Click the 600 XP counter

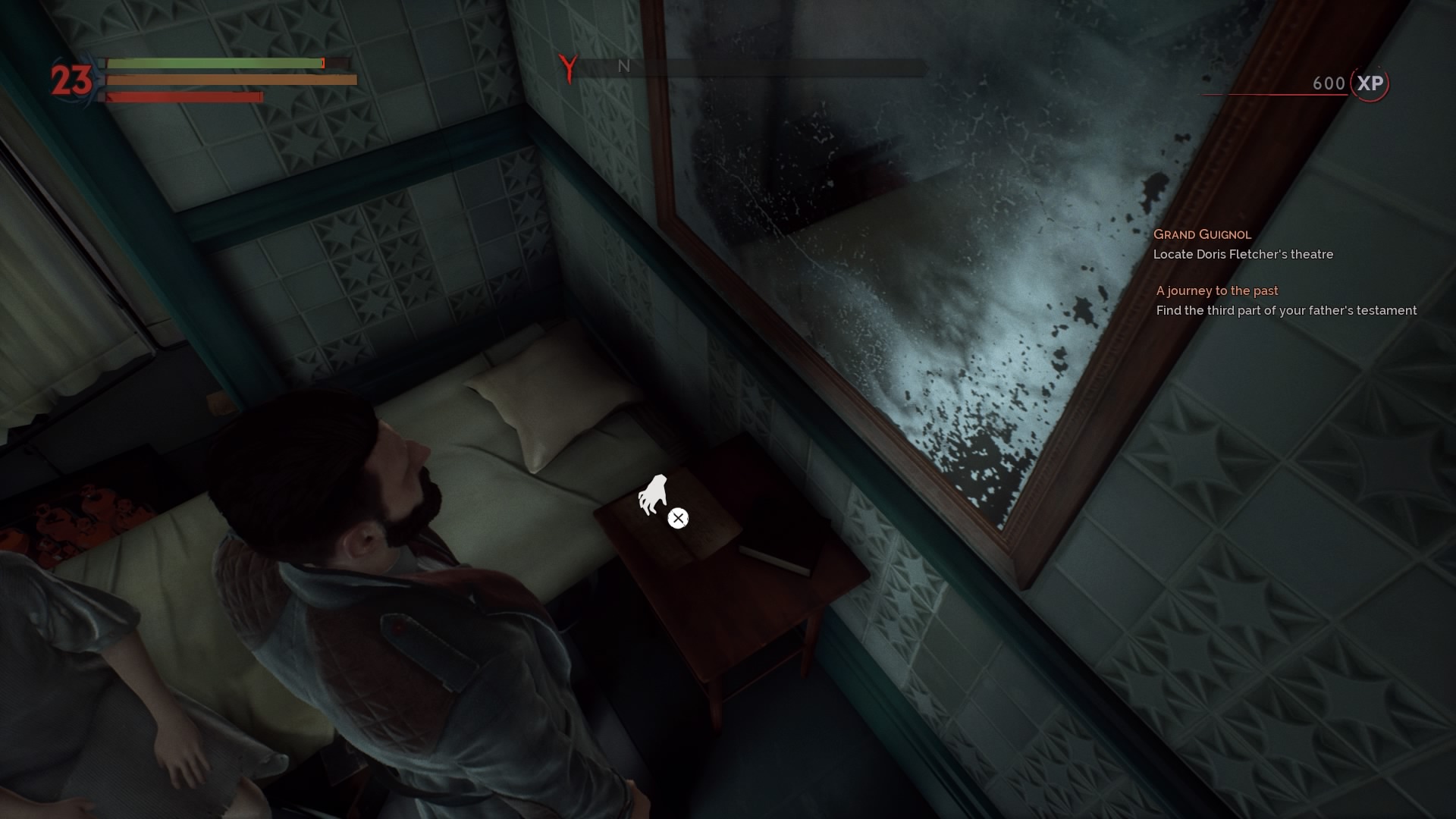click(x=1328, y=83)
